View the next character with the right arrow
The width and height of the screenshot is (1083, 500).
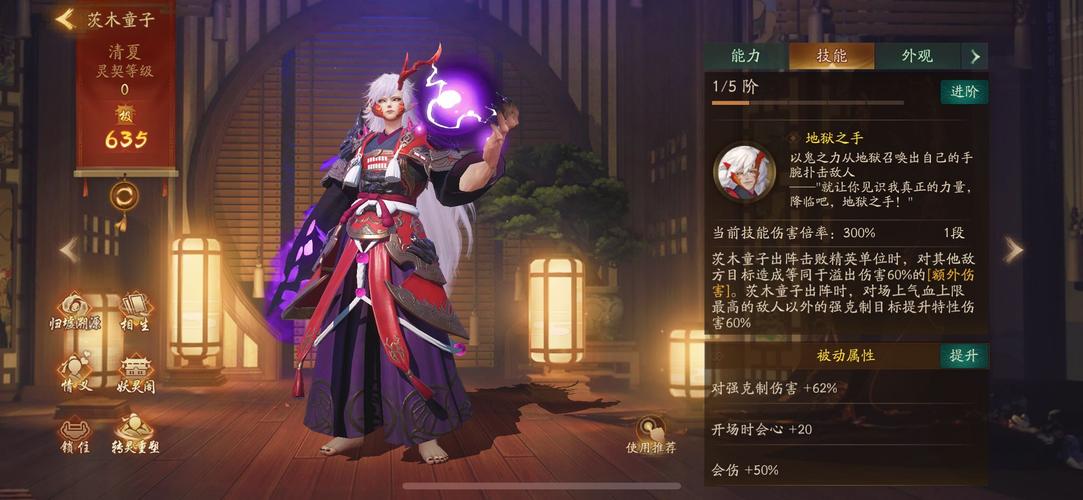point(1013,250)
